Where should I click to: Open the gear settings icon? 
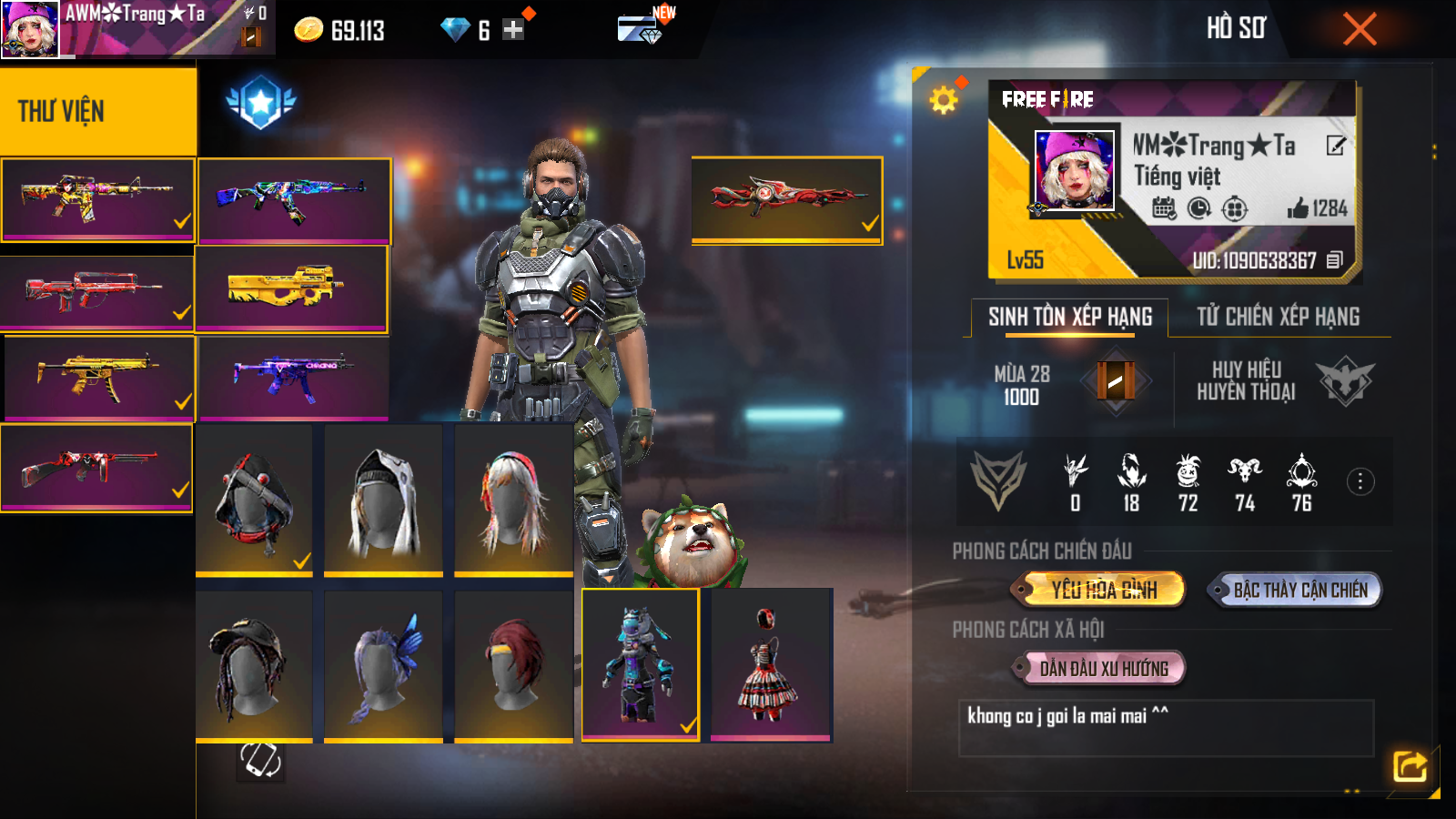tap(944, 99)
